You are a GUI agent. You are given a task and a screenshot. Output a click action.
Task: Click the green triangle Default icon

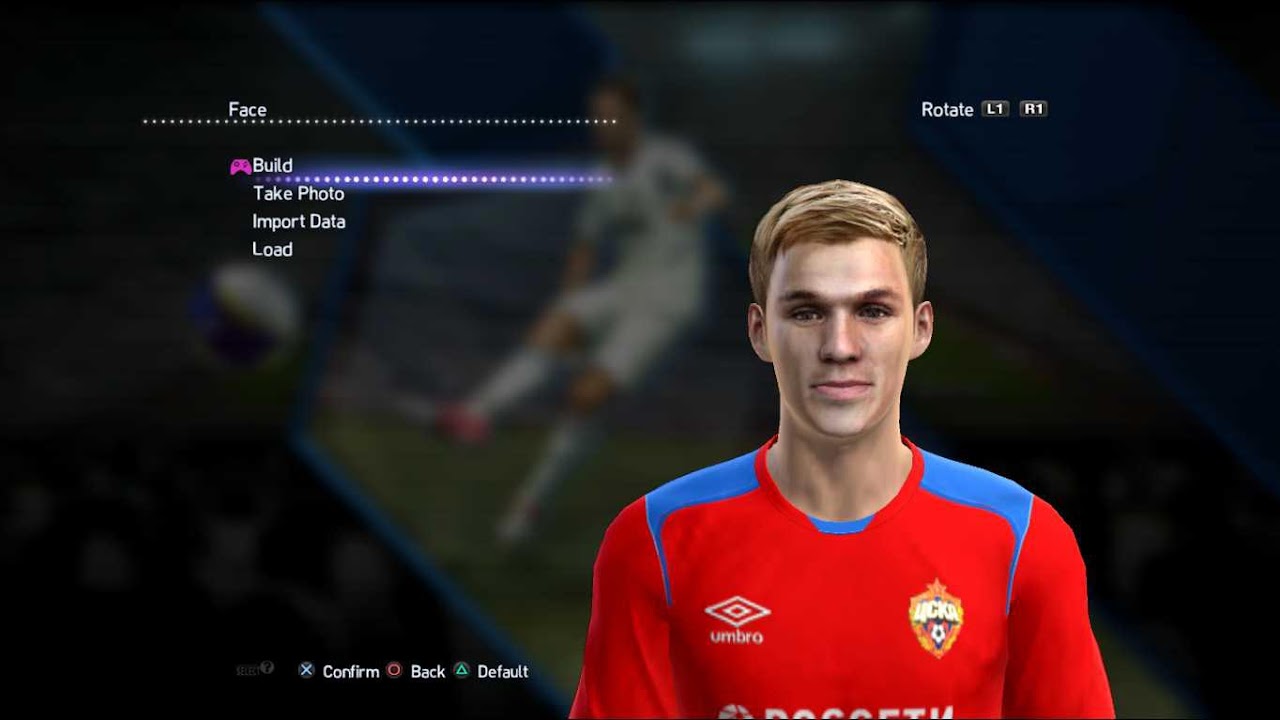pos(461,672)
